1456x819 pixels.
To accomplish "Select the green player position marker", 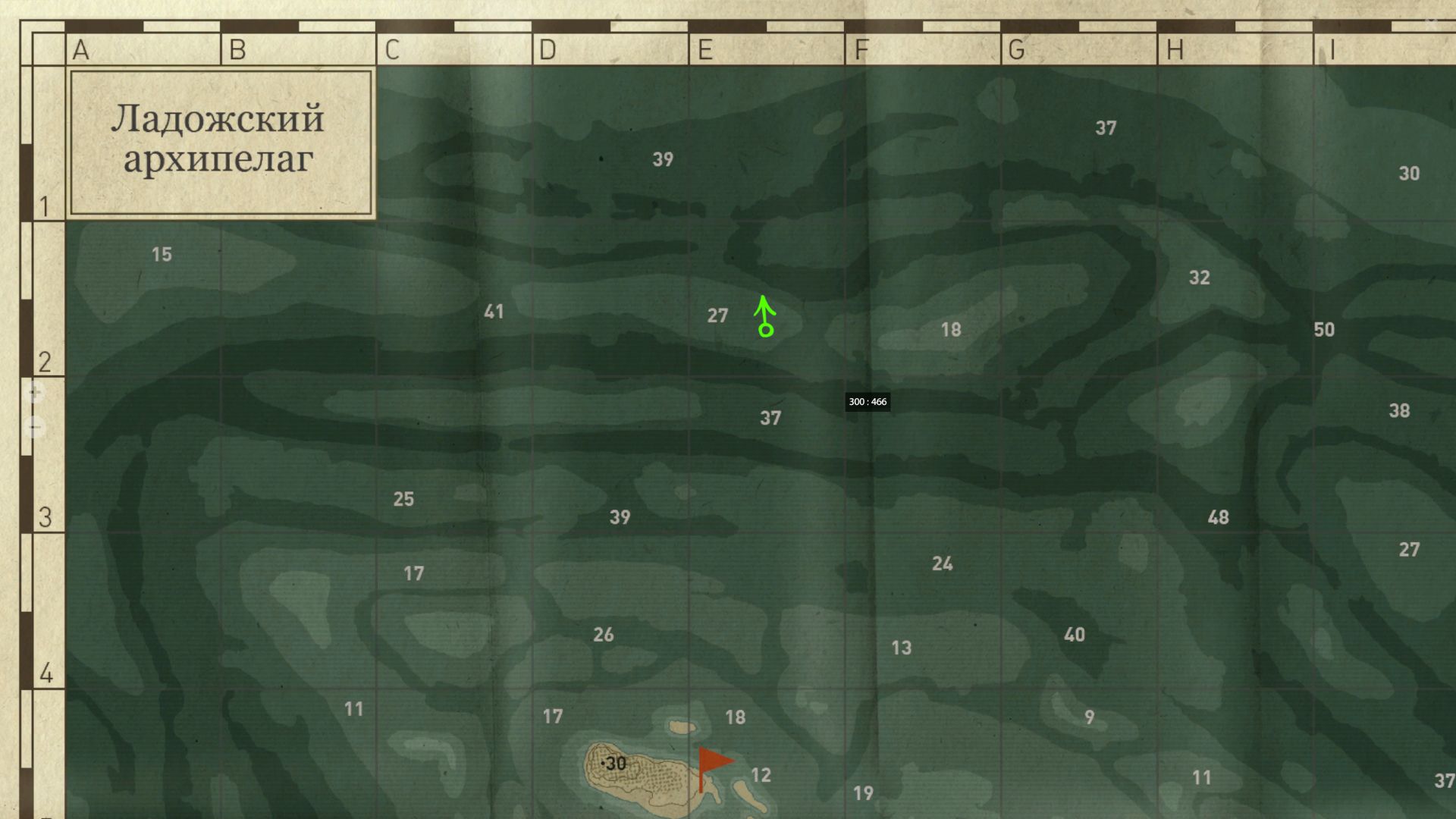I will point(765,330).
